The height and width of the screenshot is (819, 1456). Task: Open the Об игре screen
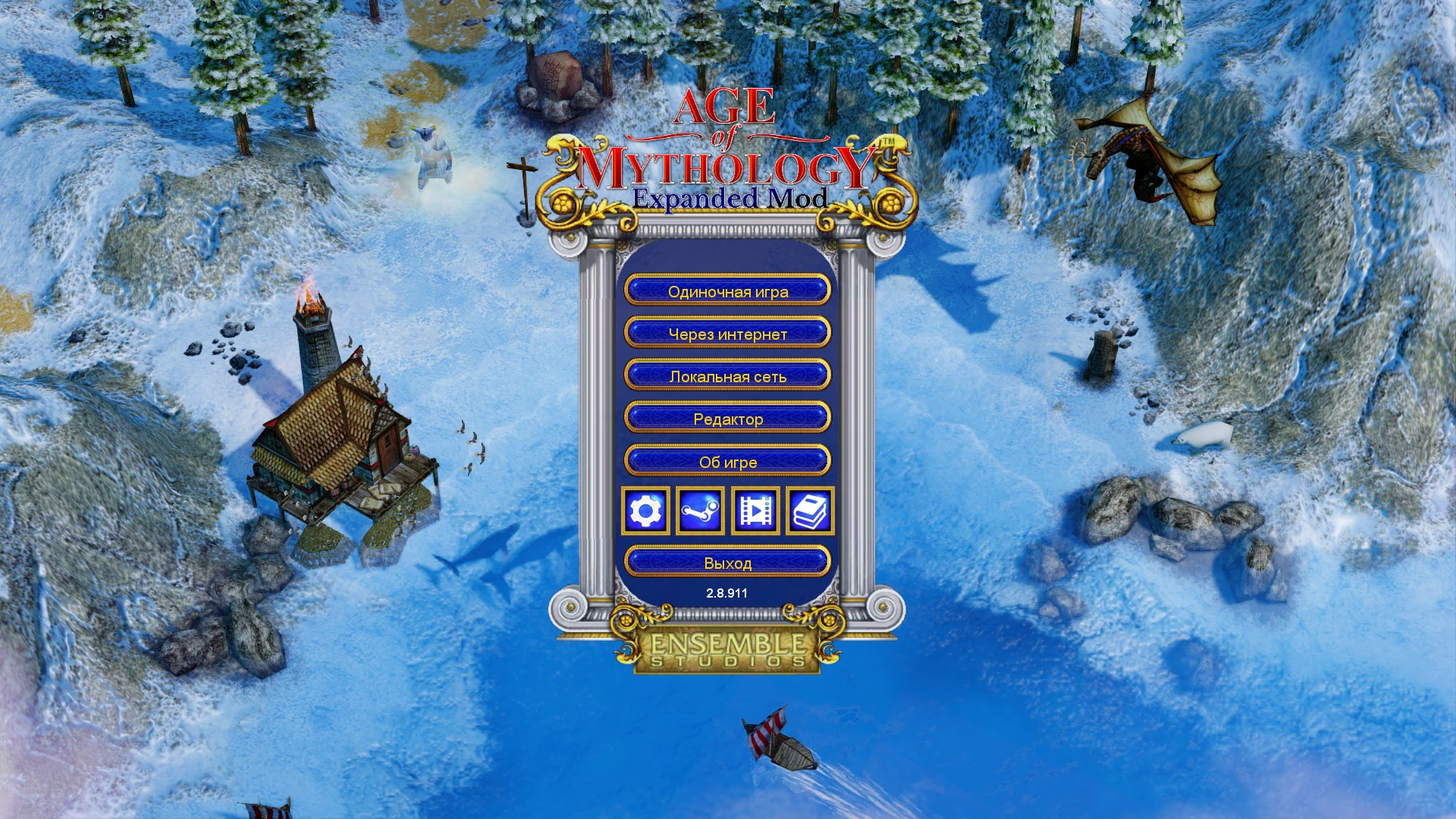(x=728, y=462)
